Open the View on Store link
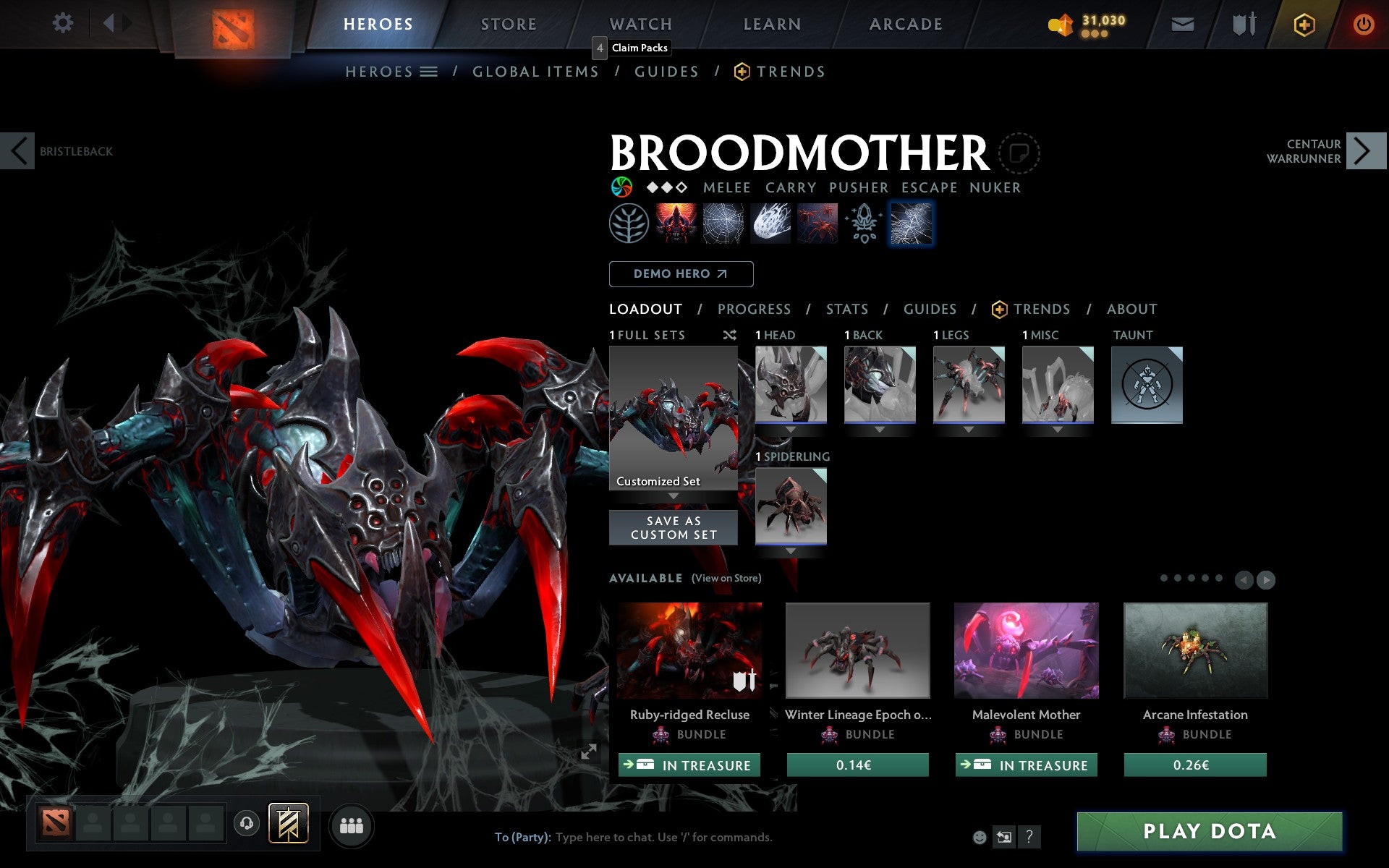The image size is (1389, 868). coord(726,579)
